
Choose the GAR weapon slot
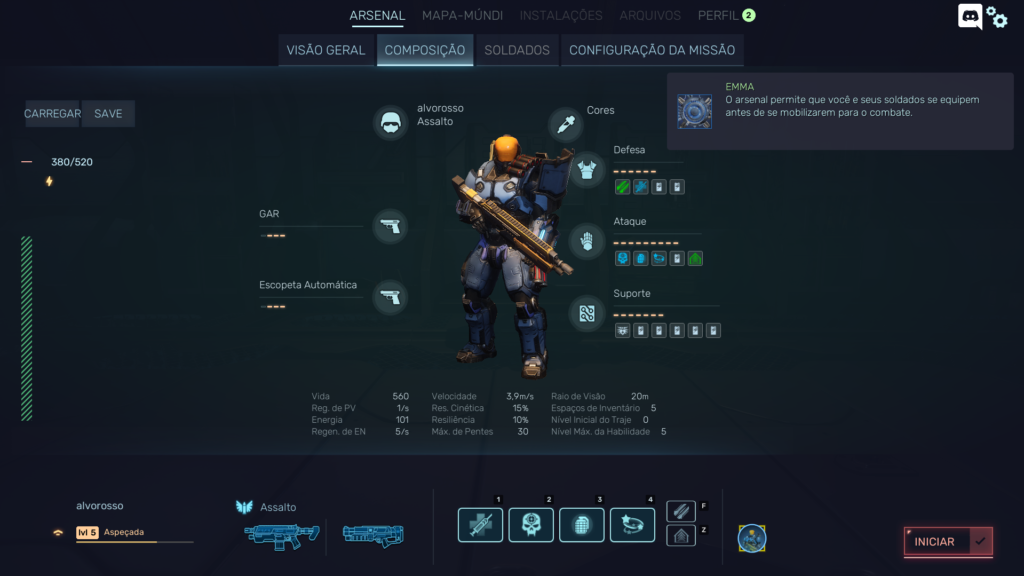tap(390, 226)
